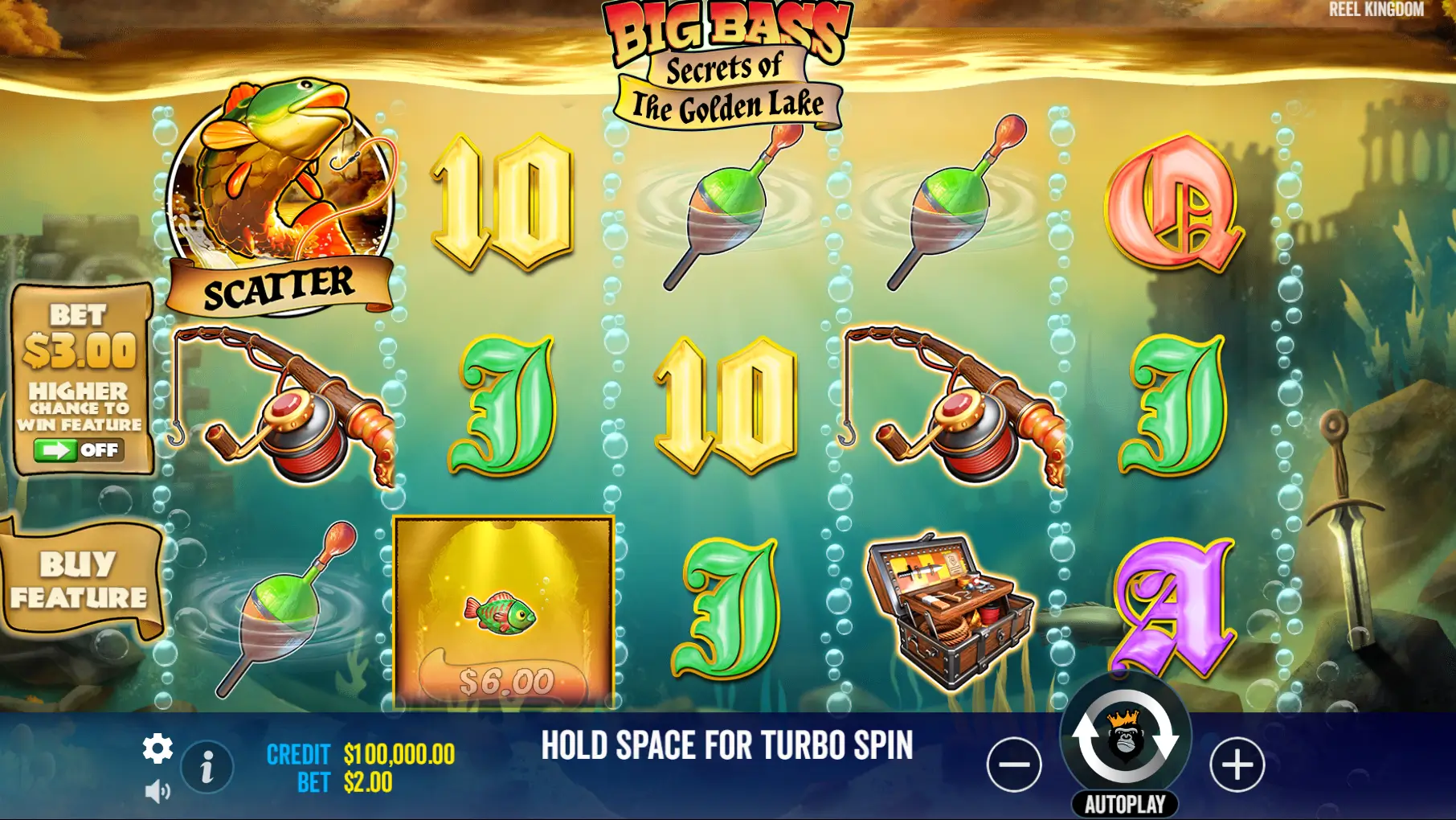Open the gear settings menu
Viewport: 1456px width, 820px height.
[x=157, y=748]
